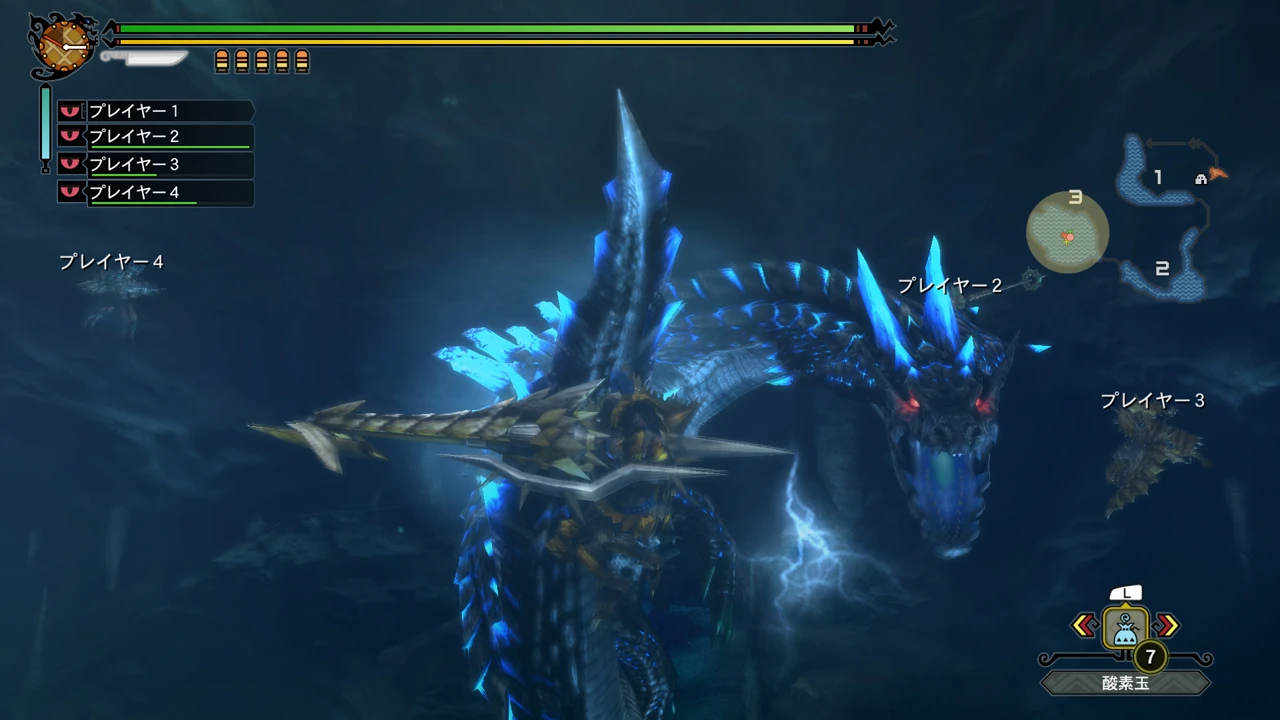This screenshot has height=720, width=1280.
Task: Click the プレイヤー2 name entry
Action: click(x=135, y=137)
